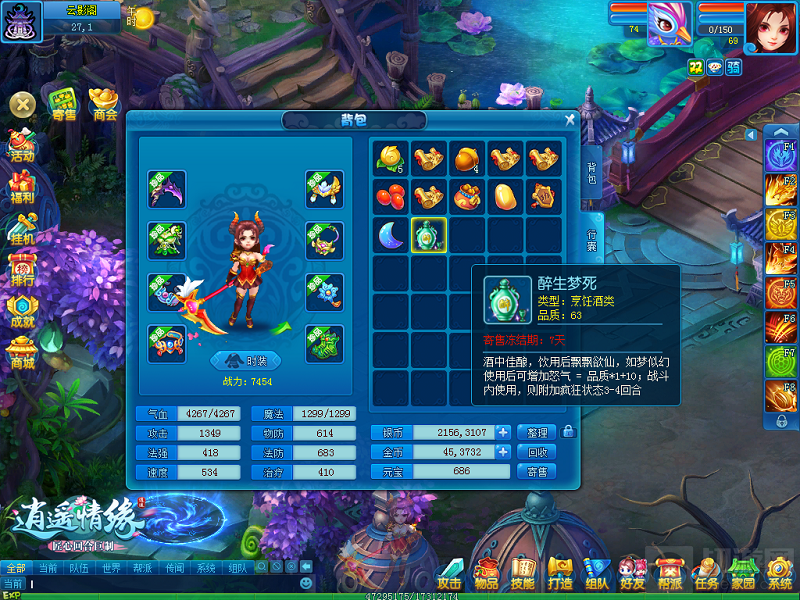Select the crescent moon item slot
This screenshot has height=600, width=800.
coord(390,236)
